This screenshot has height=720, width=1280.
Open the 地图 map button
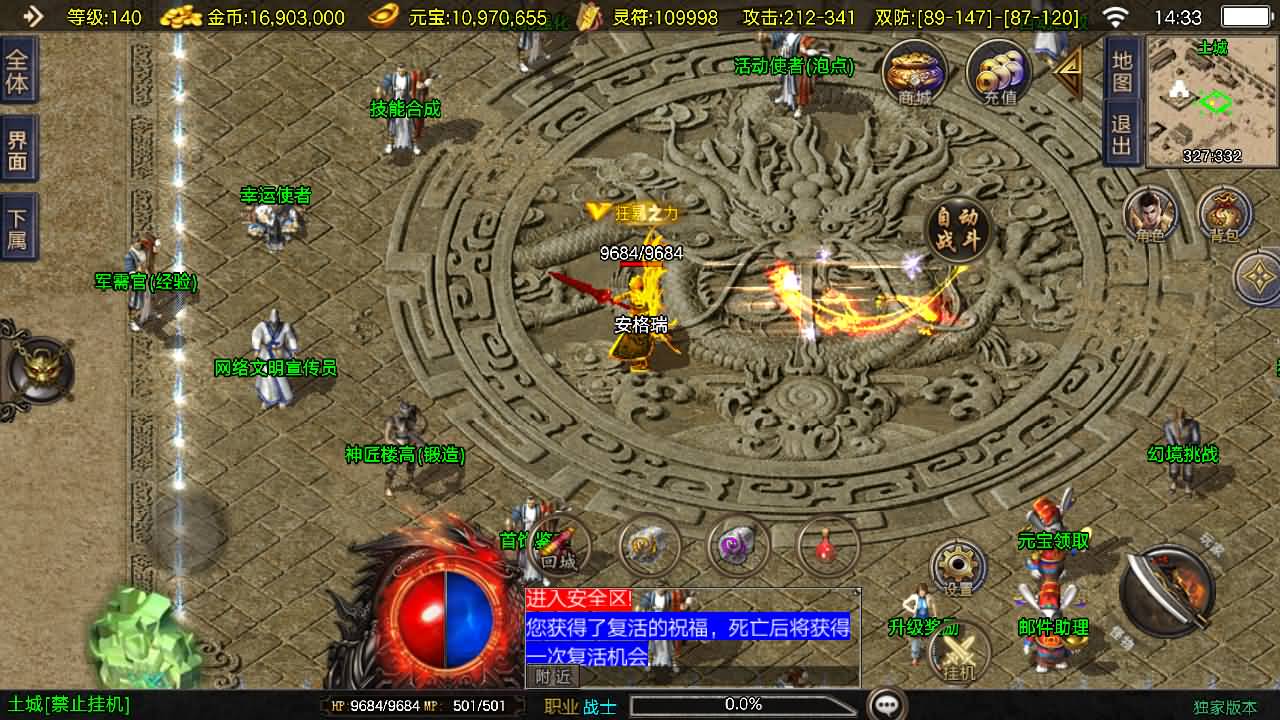1122,71
